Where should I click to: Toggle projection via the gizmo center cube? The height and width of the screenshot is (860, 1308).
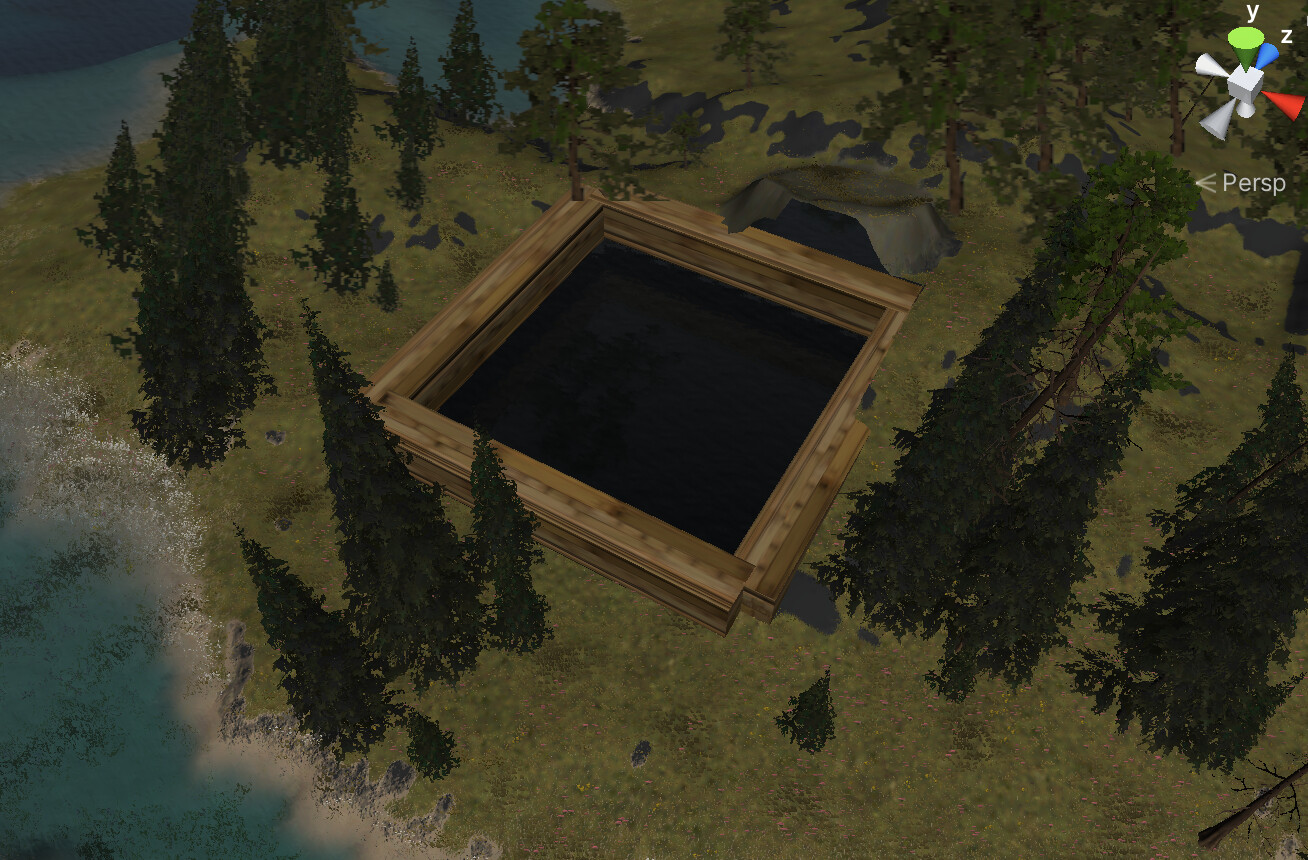(x=1245, y=85)
